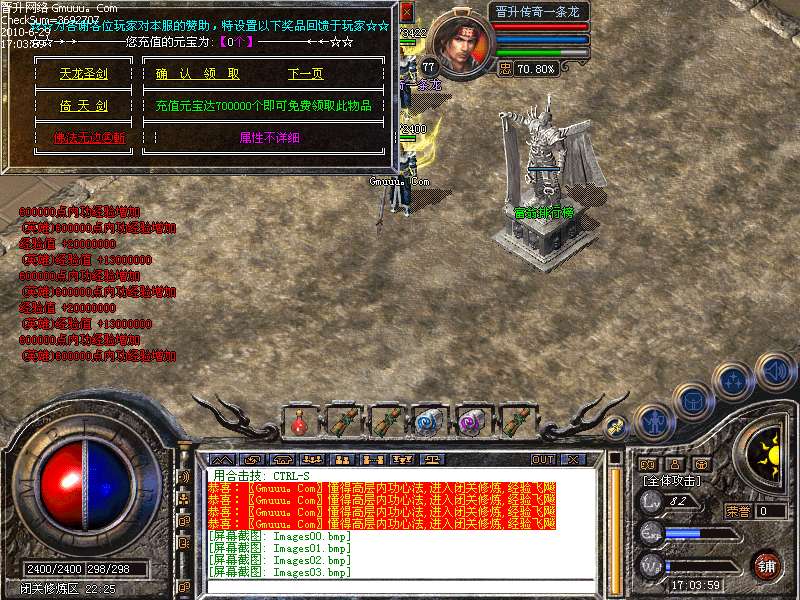Click the X button beside OUT

point(574,460)
